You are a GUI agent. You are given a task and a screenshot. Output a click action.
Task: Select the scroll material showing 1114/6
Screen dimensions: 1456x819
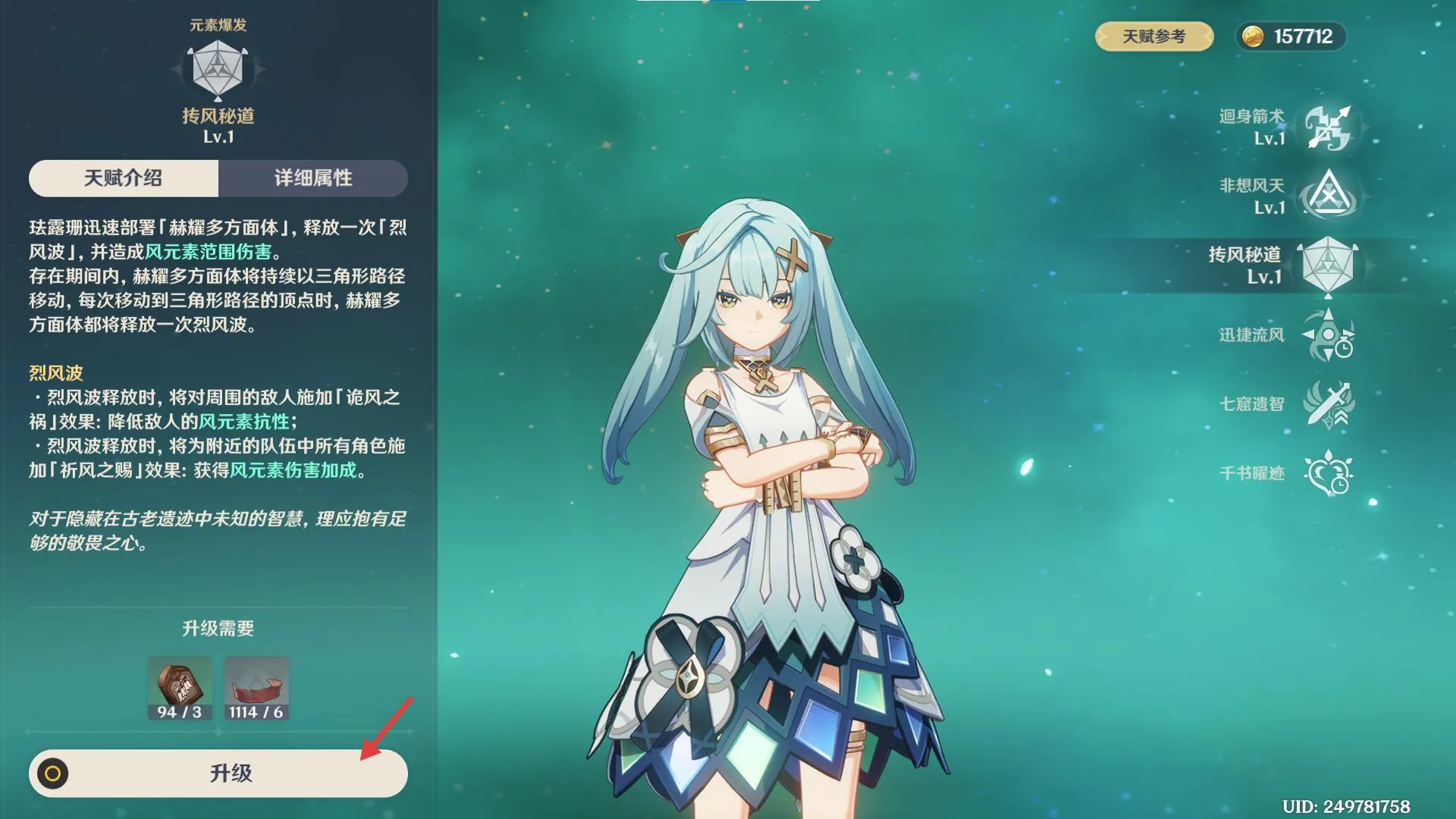tap(256, 688)
